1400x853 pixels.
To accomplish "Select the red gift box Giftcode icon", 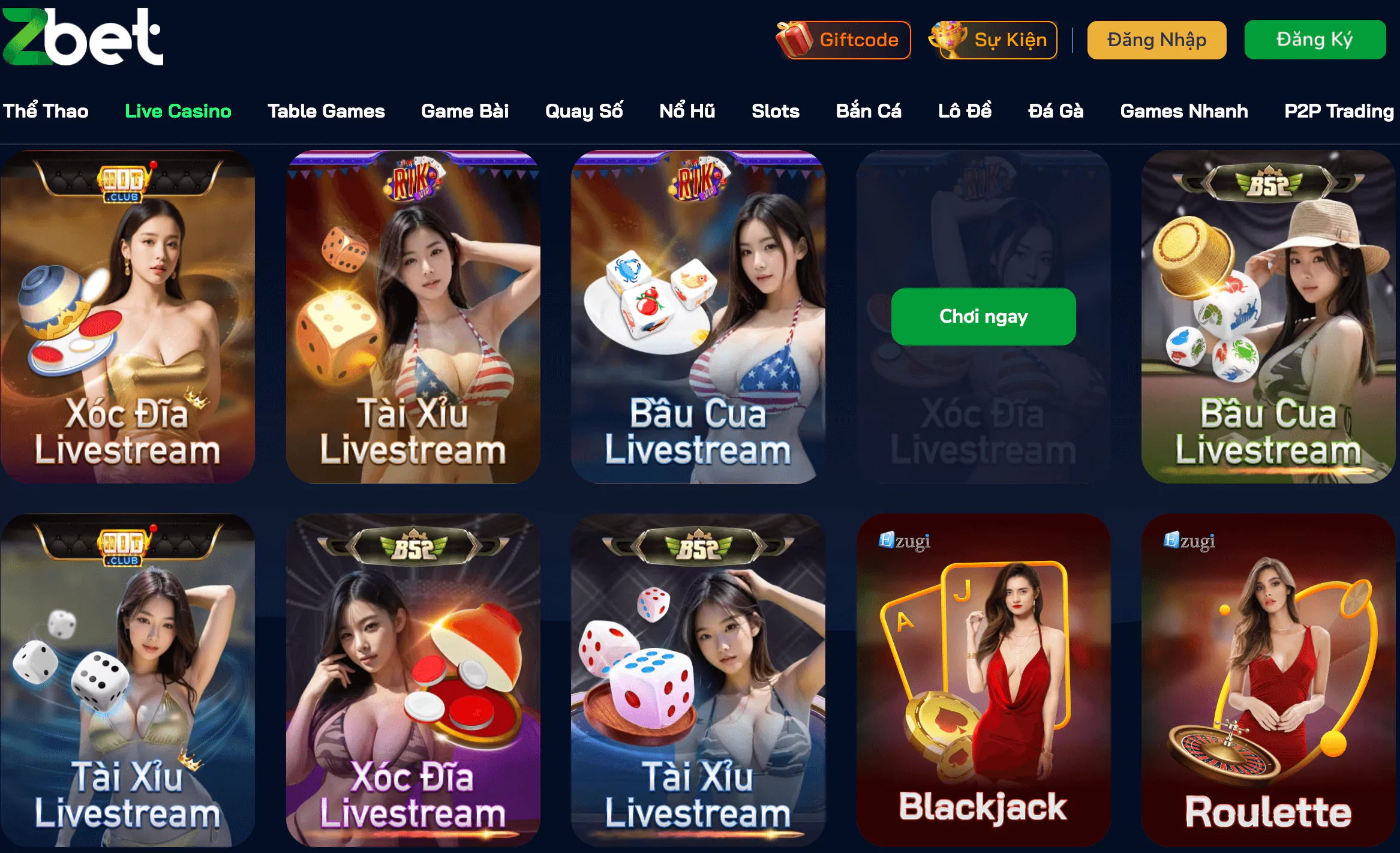I will point(793,40).
